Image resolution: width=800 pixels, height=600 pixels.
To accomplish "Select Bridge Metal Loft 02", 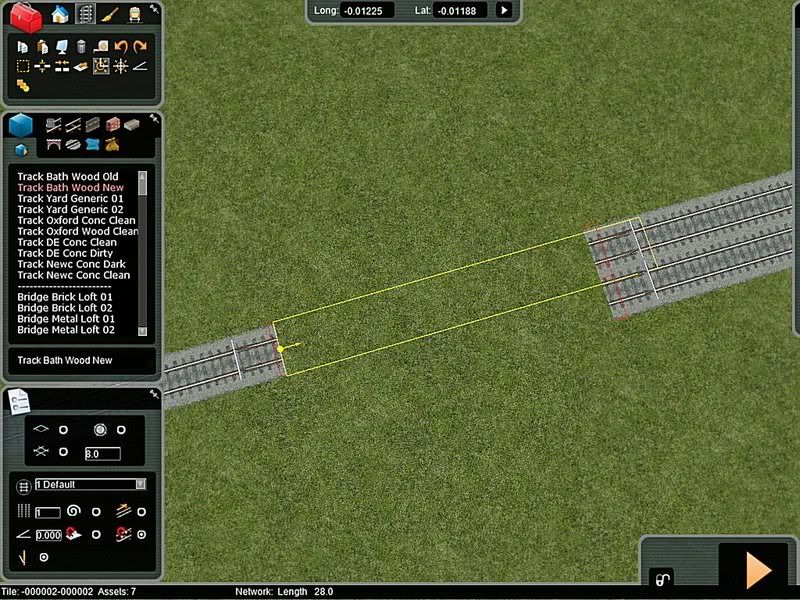I will click(x=65, y=330).
